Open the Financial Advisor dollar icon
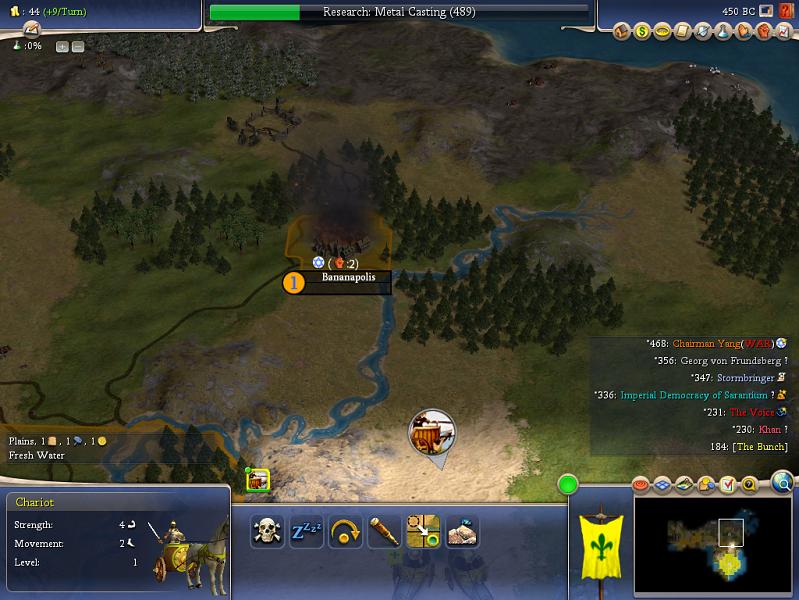The width and height of the screenshot is (799, 600). coord(642,32)
